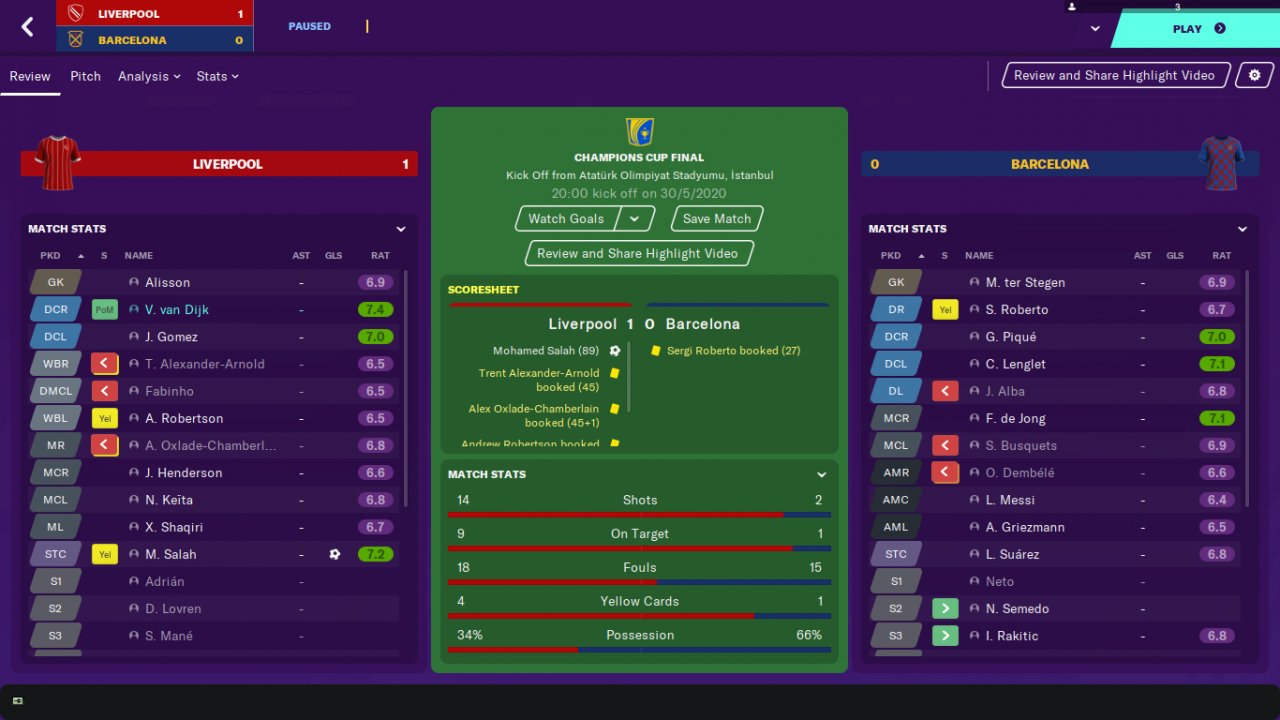Image resolution: width=1280 pixels, height=720 pixels.
Task: Expand the Watch Goals dropdown arrow
Action: point(635,219)
